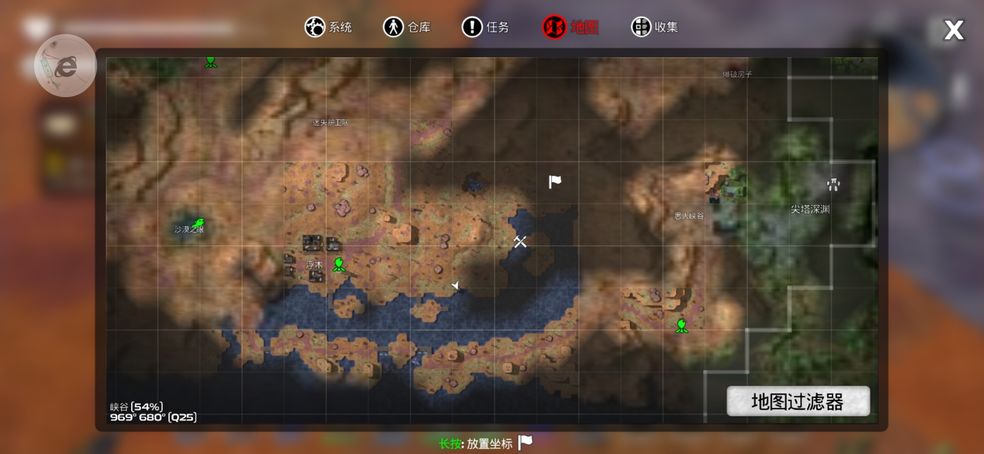
Task: Show the 任务 (Quests) tab
Action: coord(485,27)
